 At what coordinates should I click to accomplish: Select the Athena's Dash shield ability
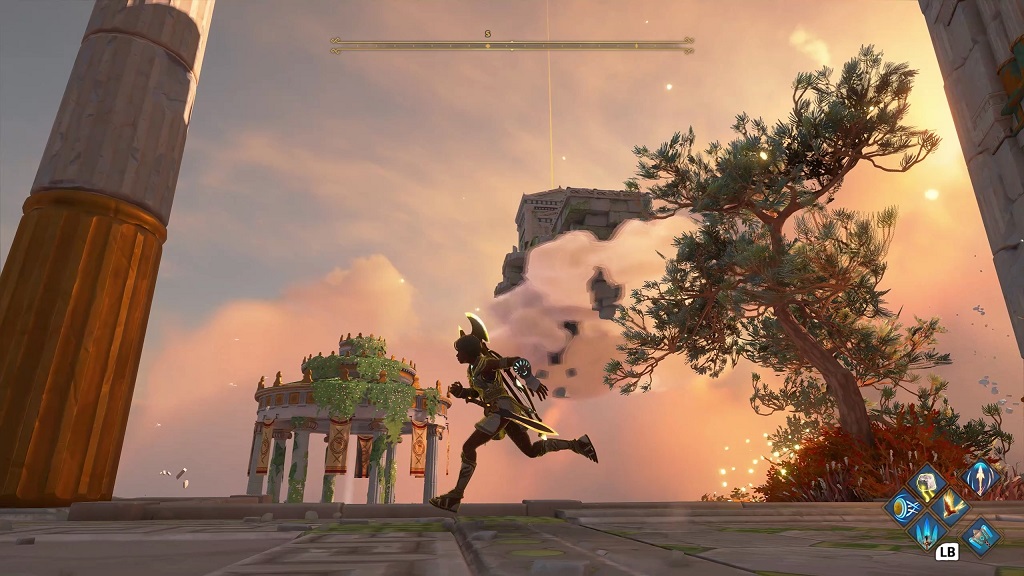click(x=904, y=506)
